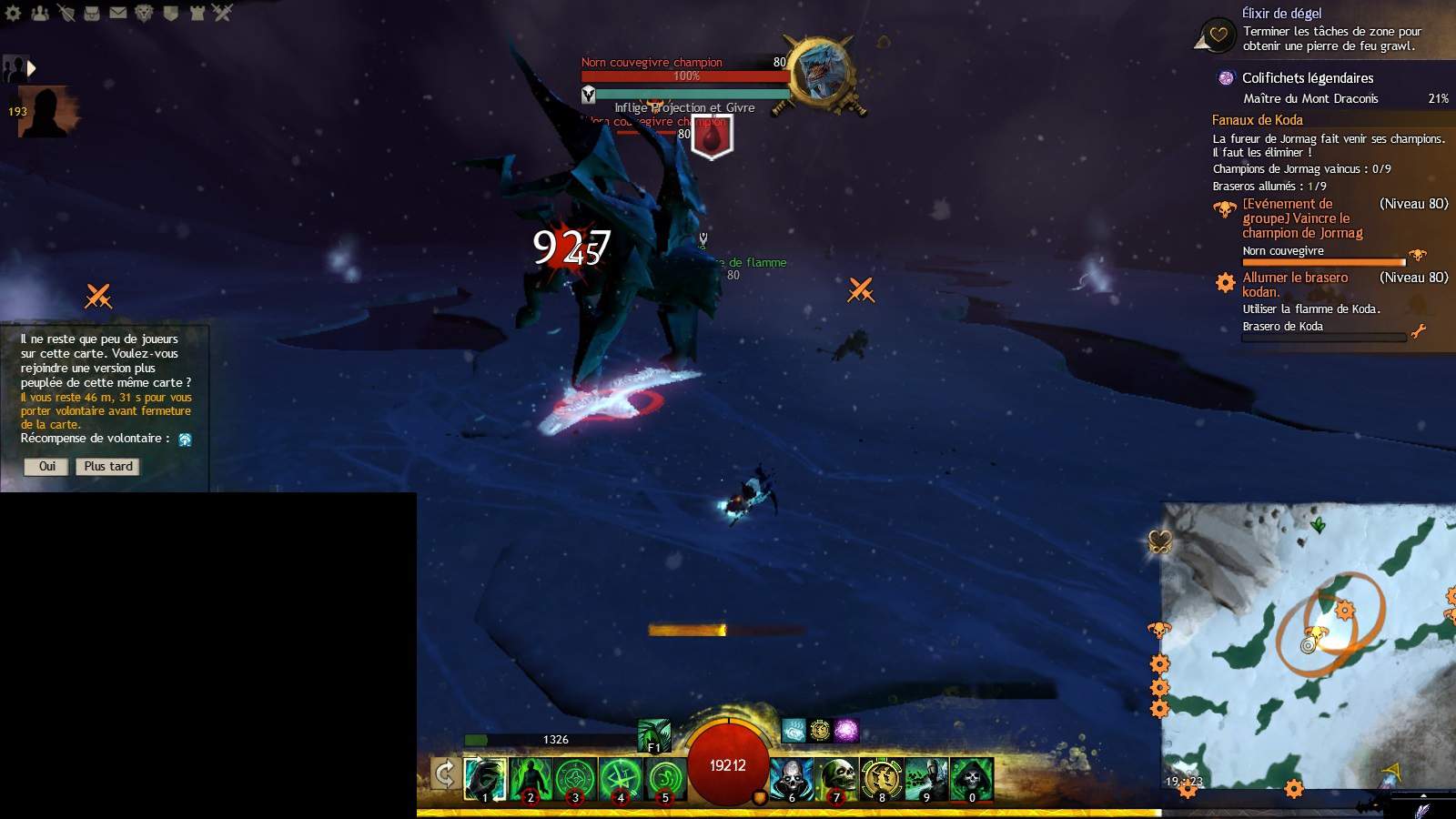
Task: Open the lion-head trading post icon
Action: (144, 13)
